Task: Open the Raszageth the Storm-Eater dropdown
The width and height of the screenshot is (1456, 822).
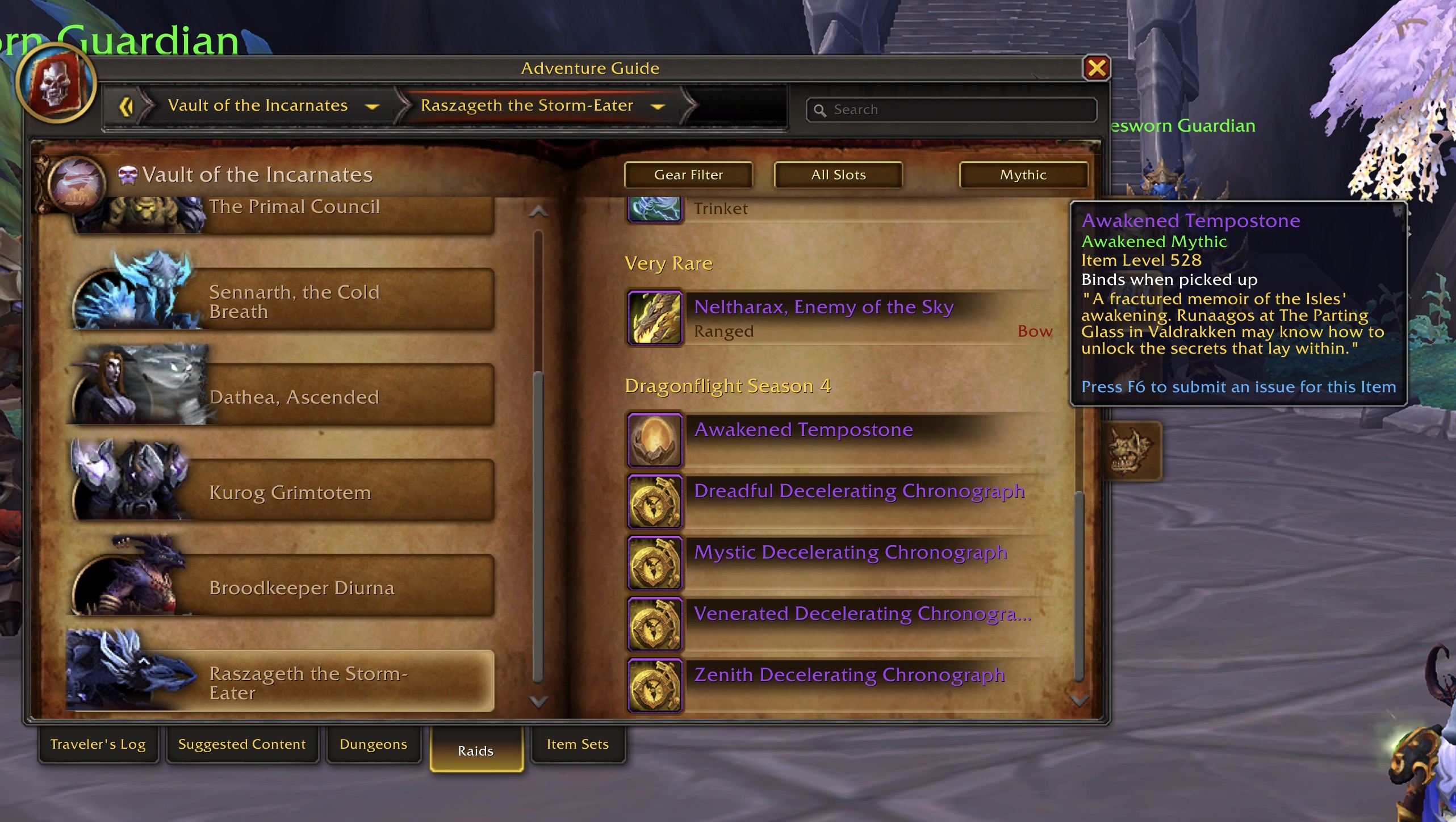Action: click(x=657, y=106)
